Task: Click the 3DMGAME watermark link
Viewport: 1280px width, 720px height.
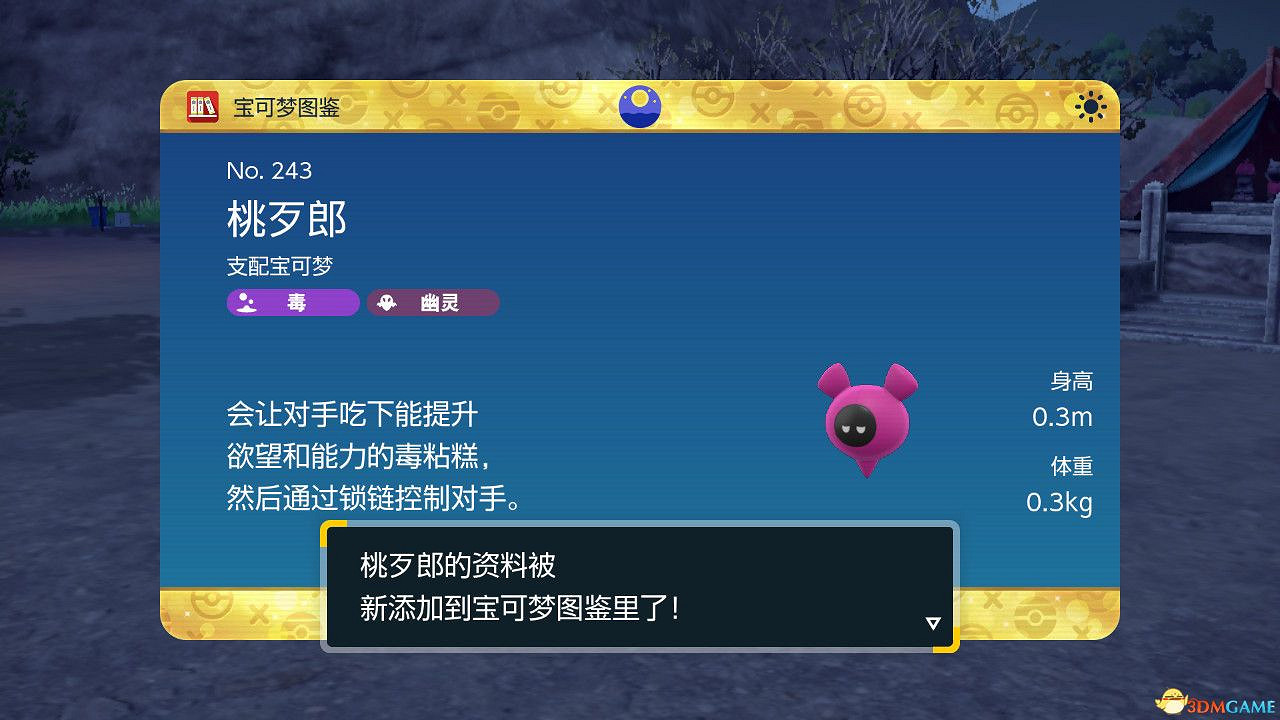Action: [x=1224, y=701]
